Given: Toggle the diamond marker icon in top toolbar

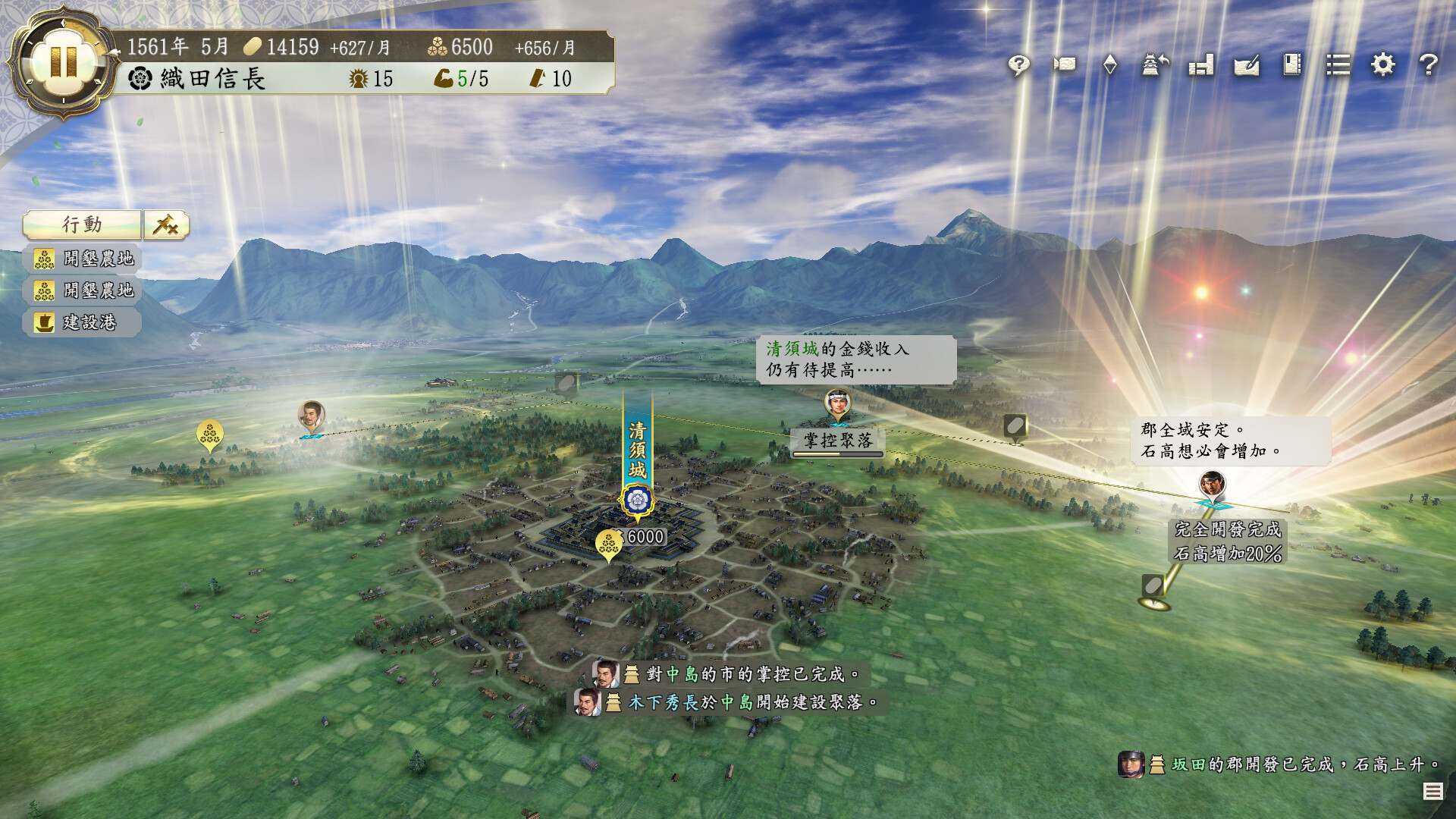Looking at the screenshot, I should click(x=1110, y=66).
